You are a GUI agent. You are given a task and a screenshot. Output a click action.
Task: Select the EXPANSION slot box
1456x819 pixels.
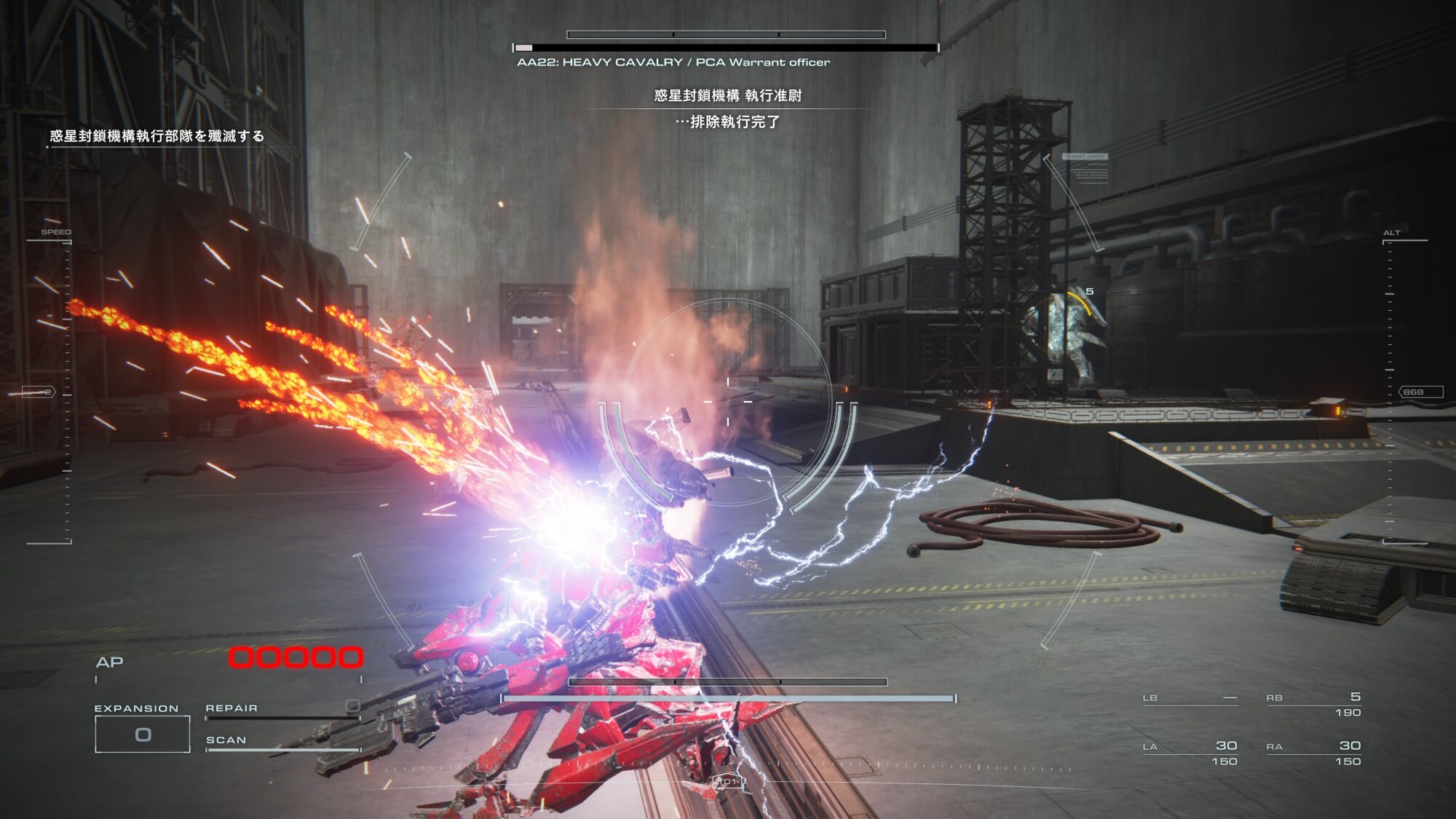point(143,734)
